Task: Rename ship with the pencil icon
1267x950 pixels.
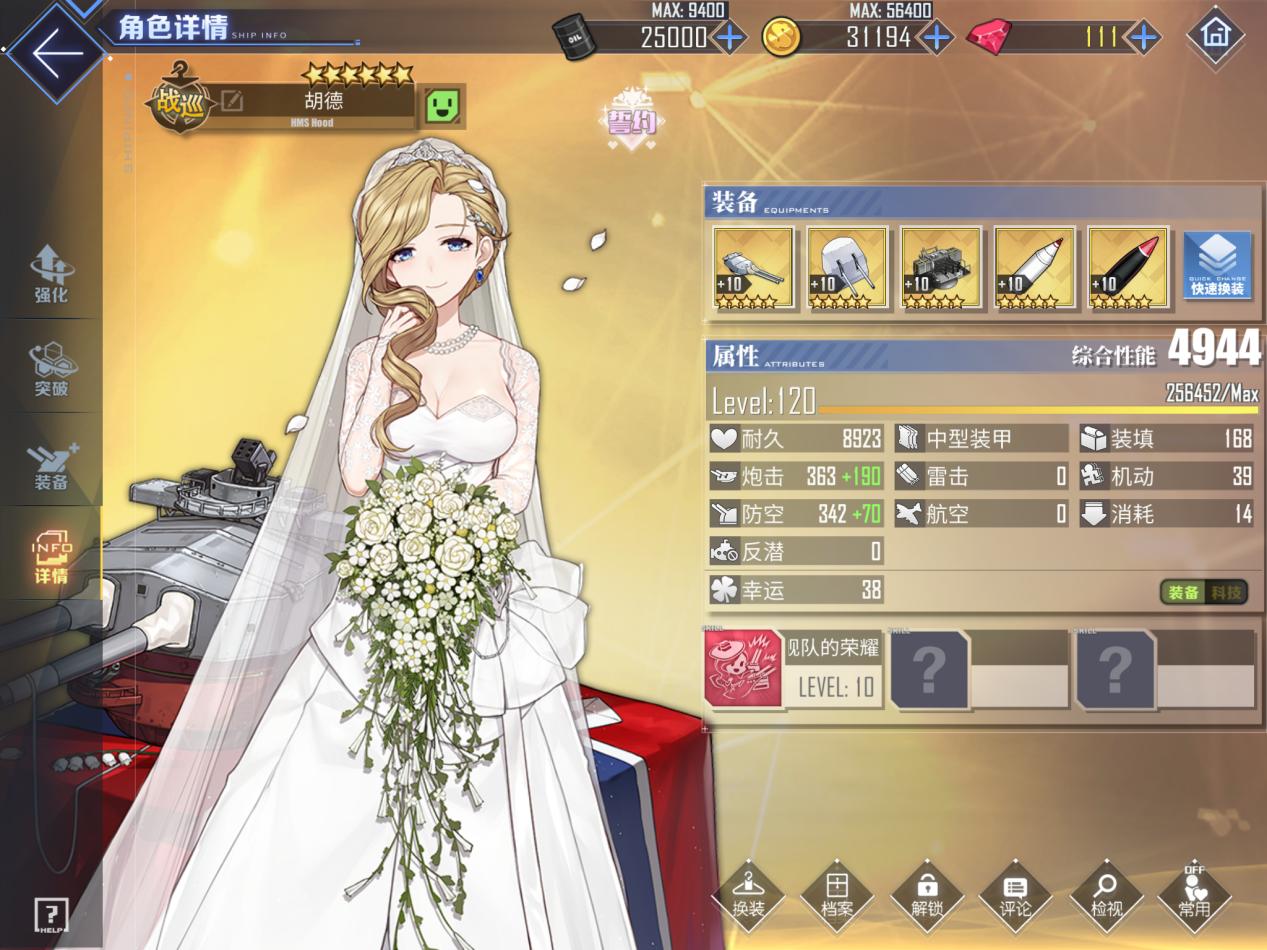Action: (232, 101)
